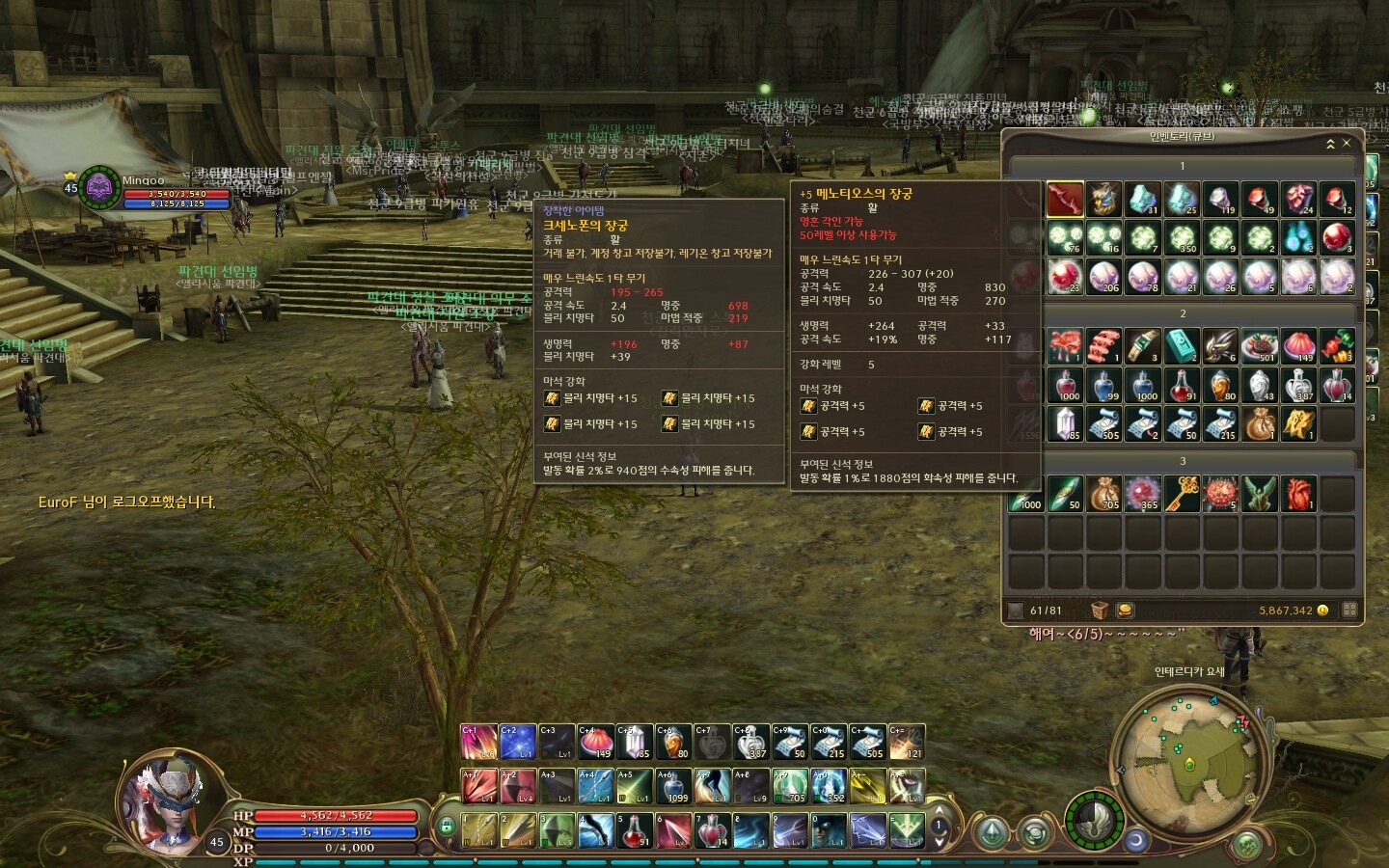1389x868 pixels.
Task: Close the inventory cube window
Action: click(1347, 143)
